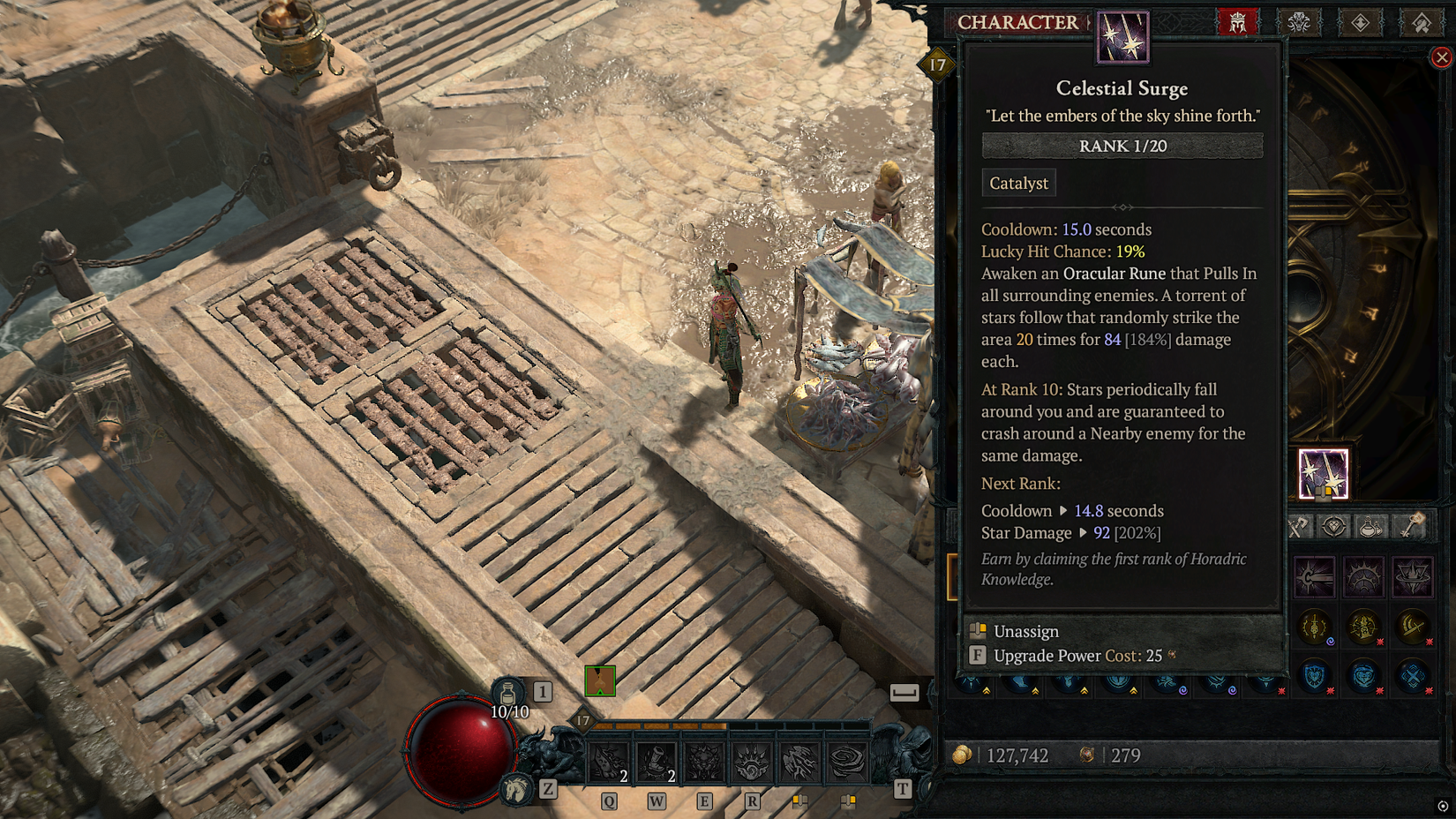Click the gear rune square in the grid
Image resolution: width=1456 pixels, height=819 pixels.
[x=1362, y=575]
